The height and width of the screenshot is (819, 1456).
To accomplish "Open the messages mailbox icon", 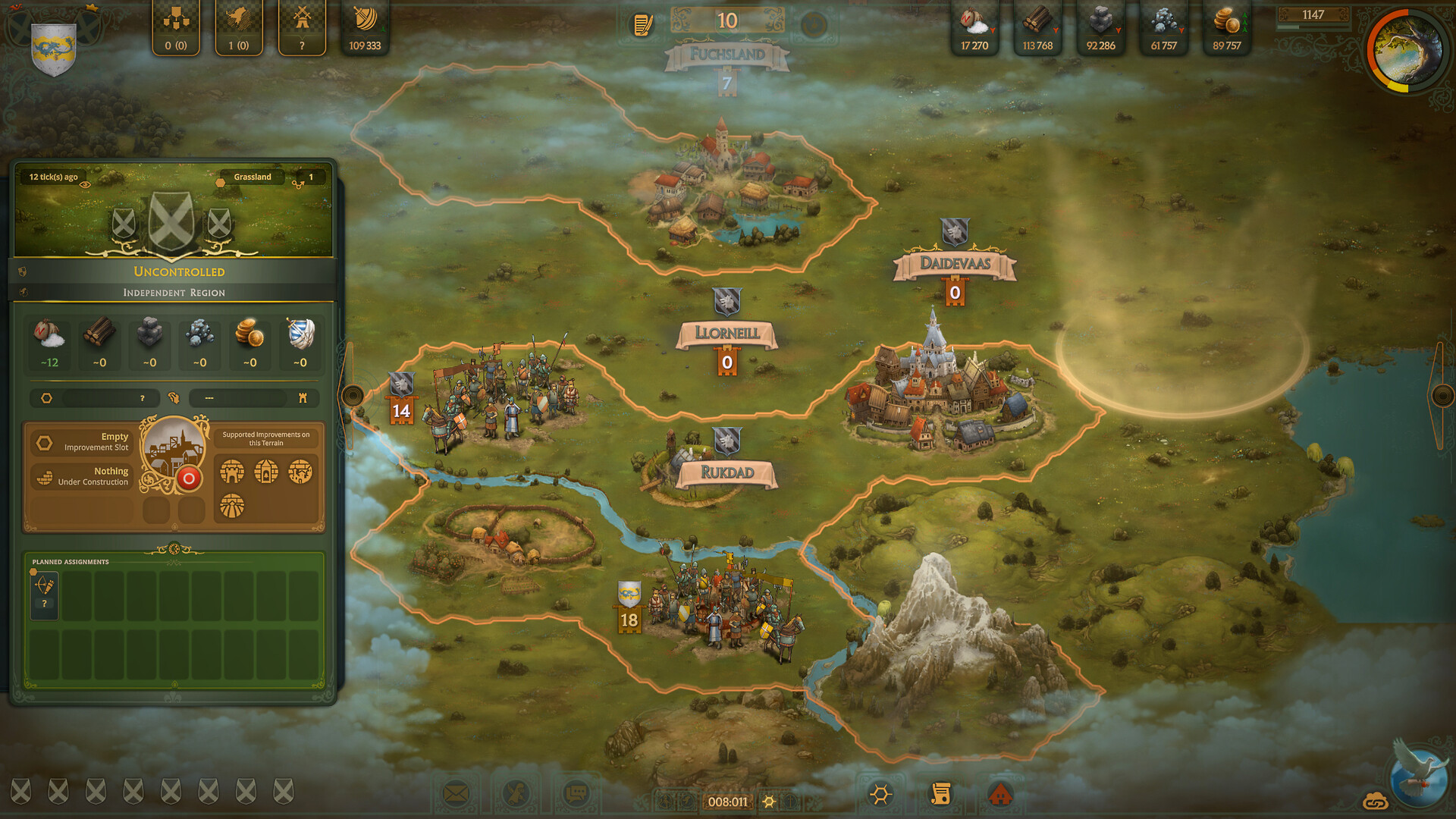I will (x=456, y=794).
